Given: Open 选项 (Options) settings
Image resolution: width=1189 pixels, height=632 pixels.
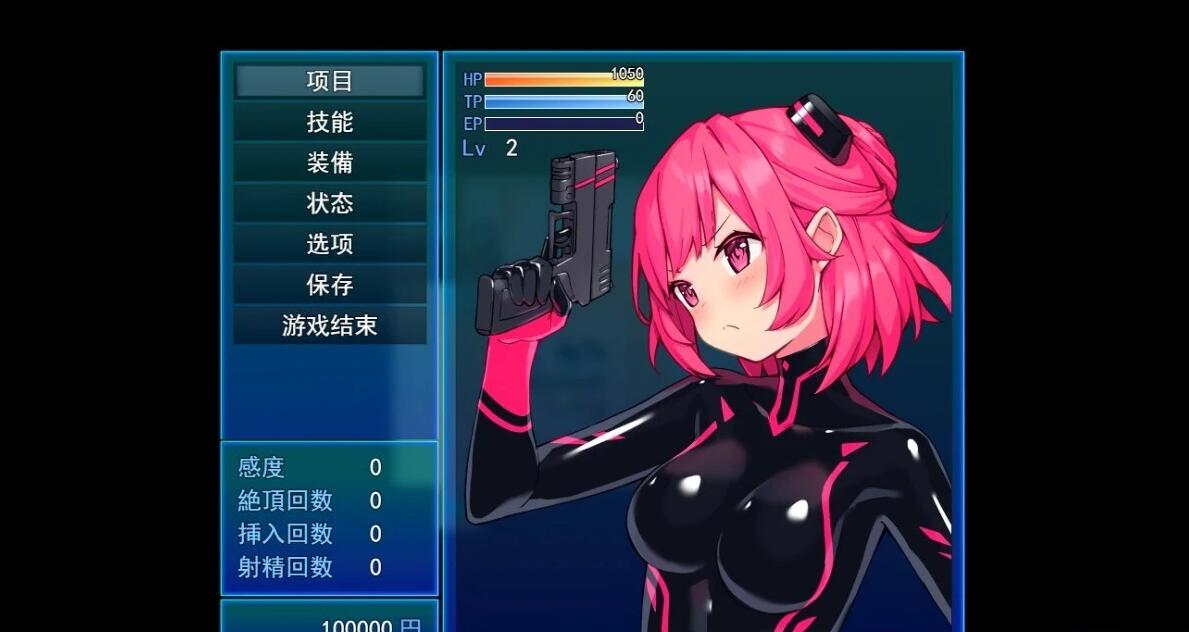Looking at the screenshot, I should [329, 244].
